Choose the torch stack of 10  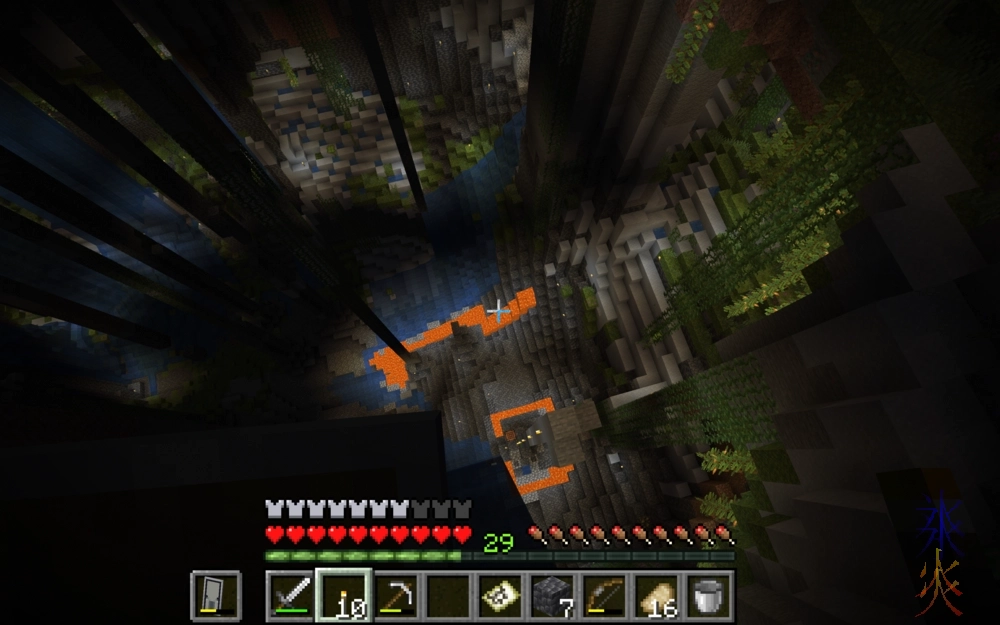[x=343, y=595]
